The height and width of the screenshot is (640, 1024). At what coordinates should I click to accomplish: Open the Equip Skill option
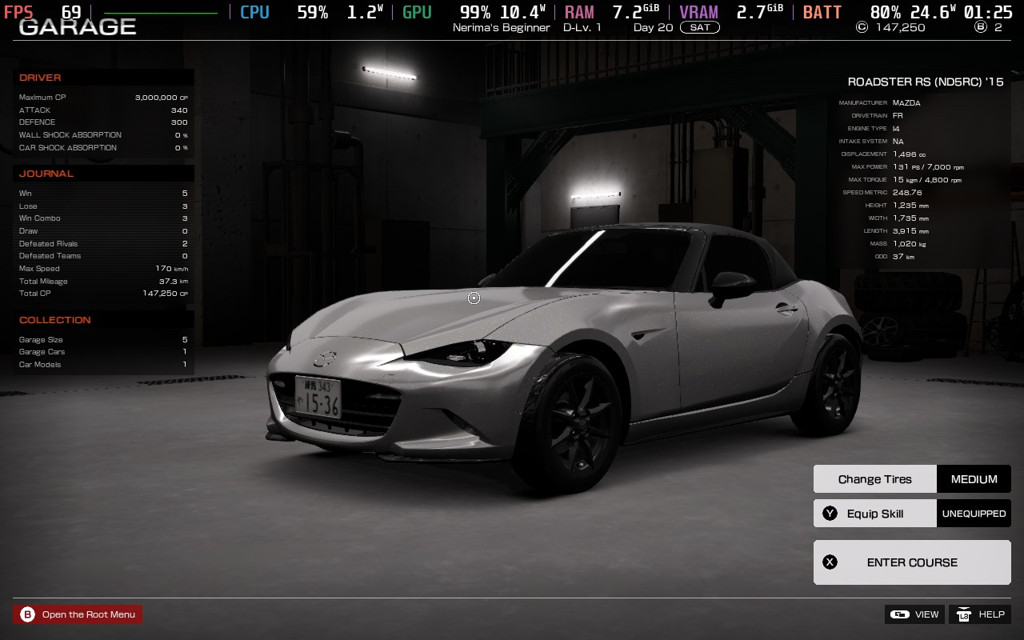[x=875, y=514]
